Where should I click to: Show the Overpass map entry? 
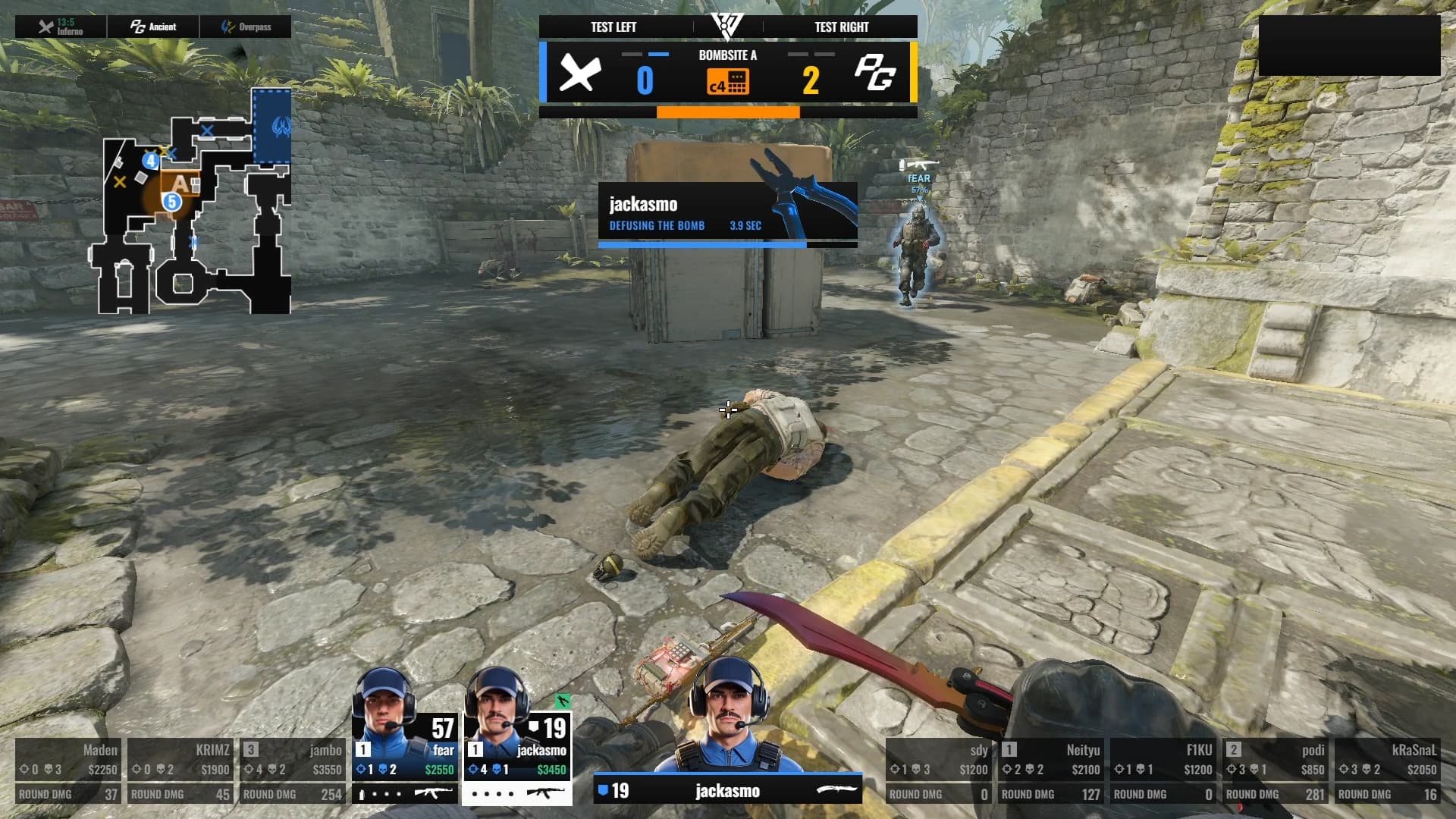point(246,27)
